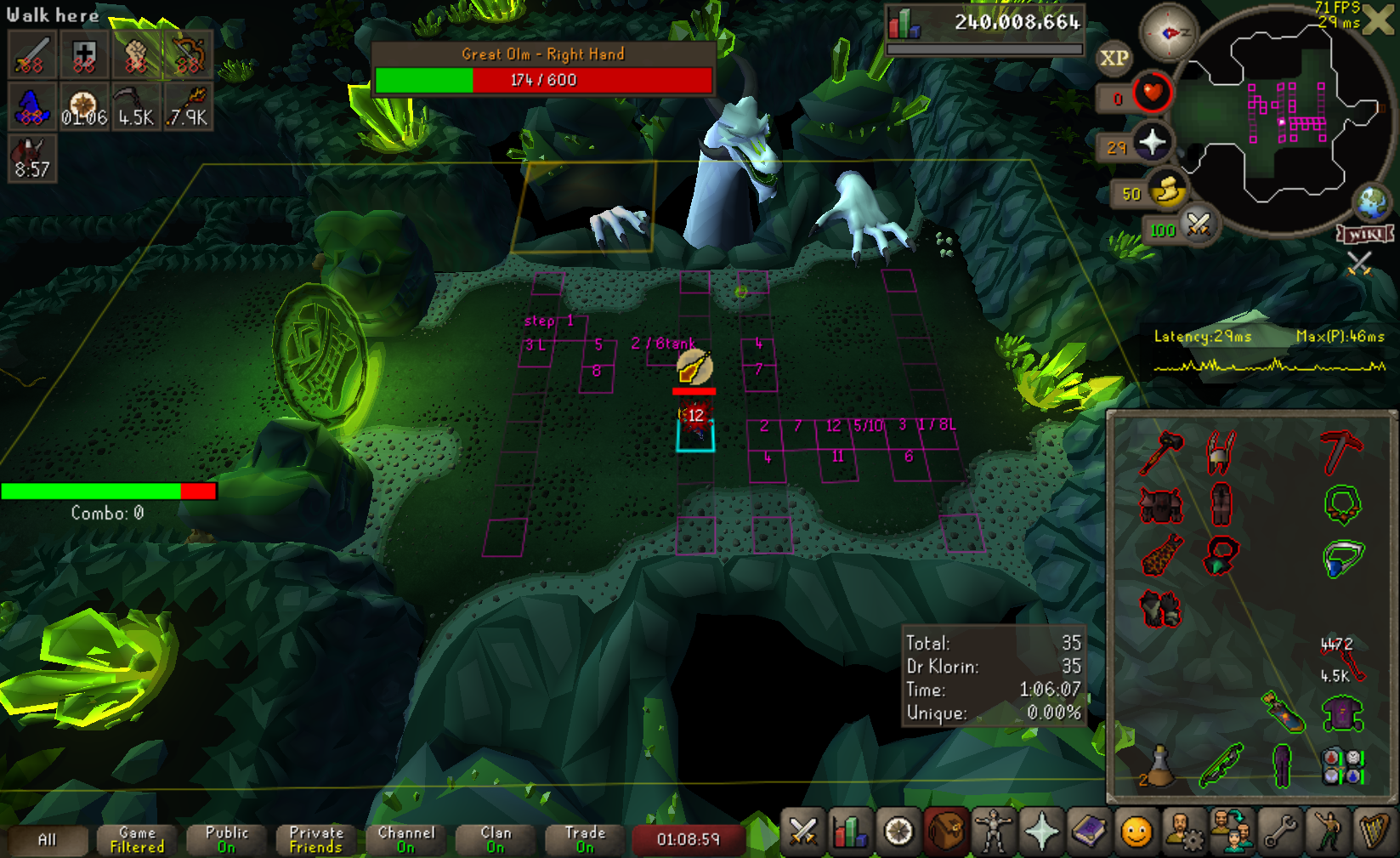This screenshot has height=858, width=1400.
Task: Open the purple Spellbook tab
Action: click(1089, 832)
